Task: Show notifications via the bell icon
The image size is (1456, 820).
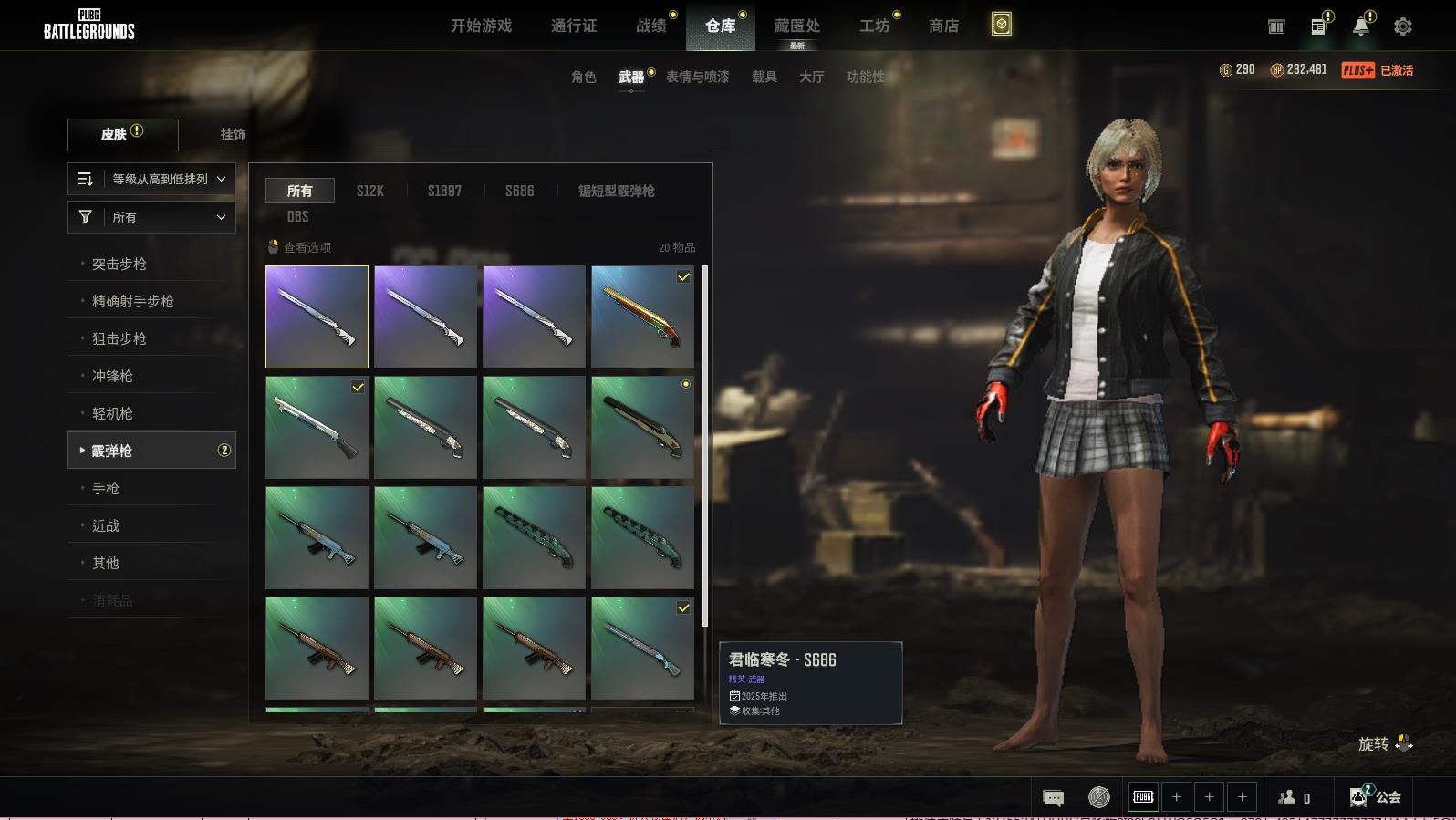Action: tap(1360, 26)
